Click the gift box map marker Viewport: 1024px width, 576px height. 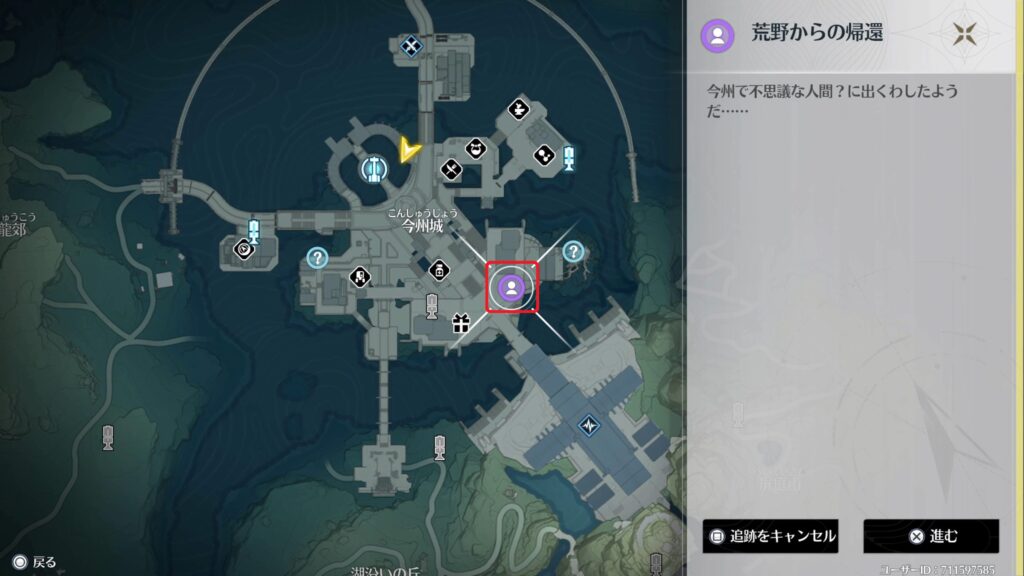460,323
